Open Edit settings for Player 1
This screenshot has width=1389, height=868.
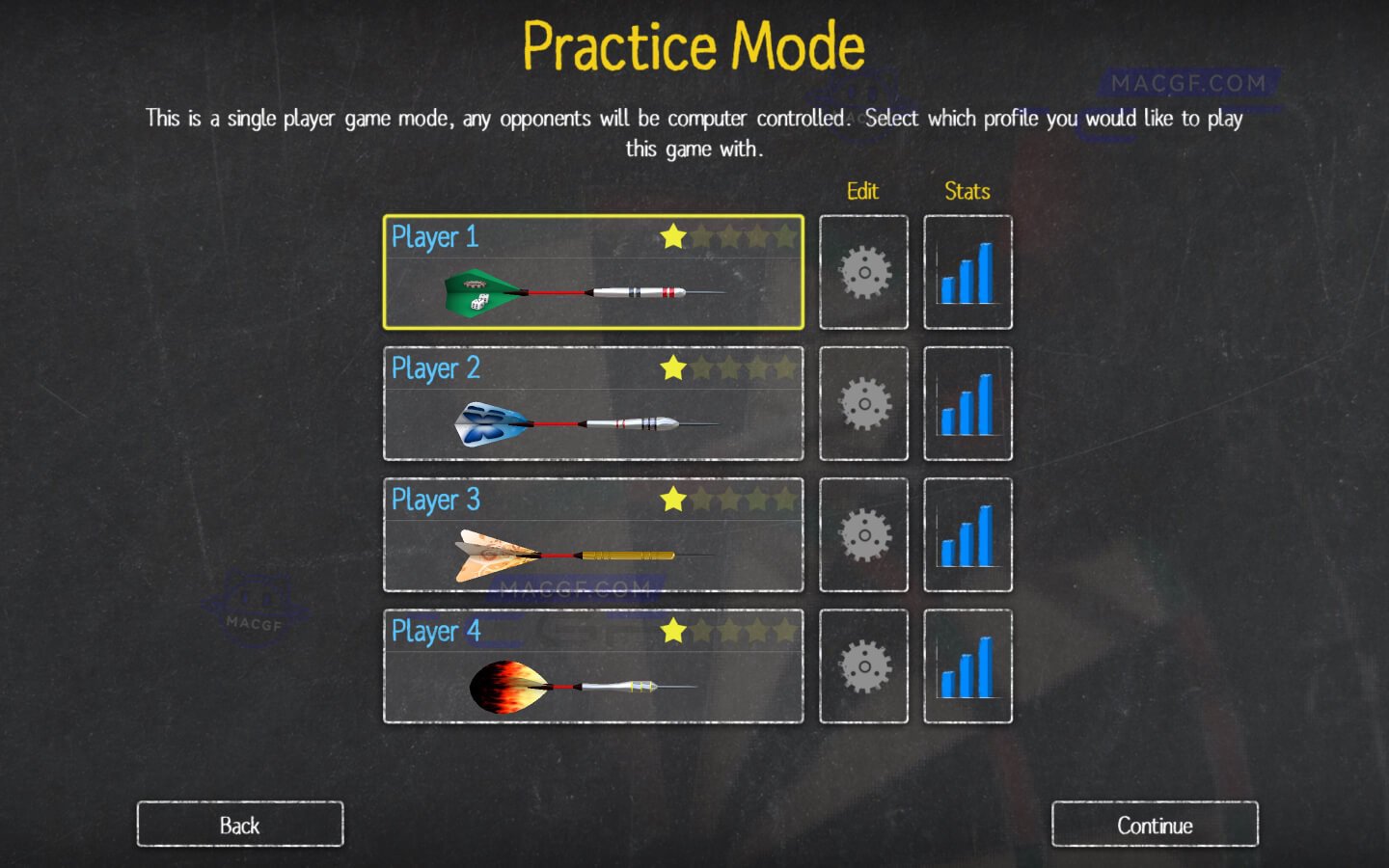863,271
